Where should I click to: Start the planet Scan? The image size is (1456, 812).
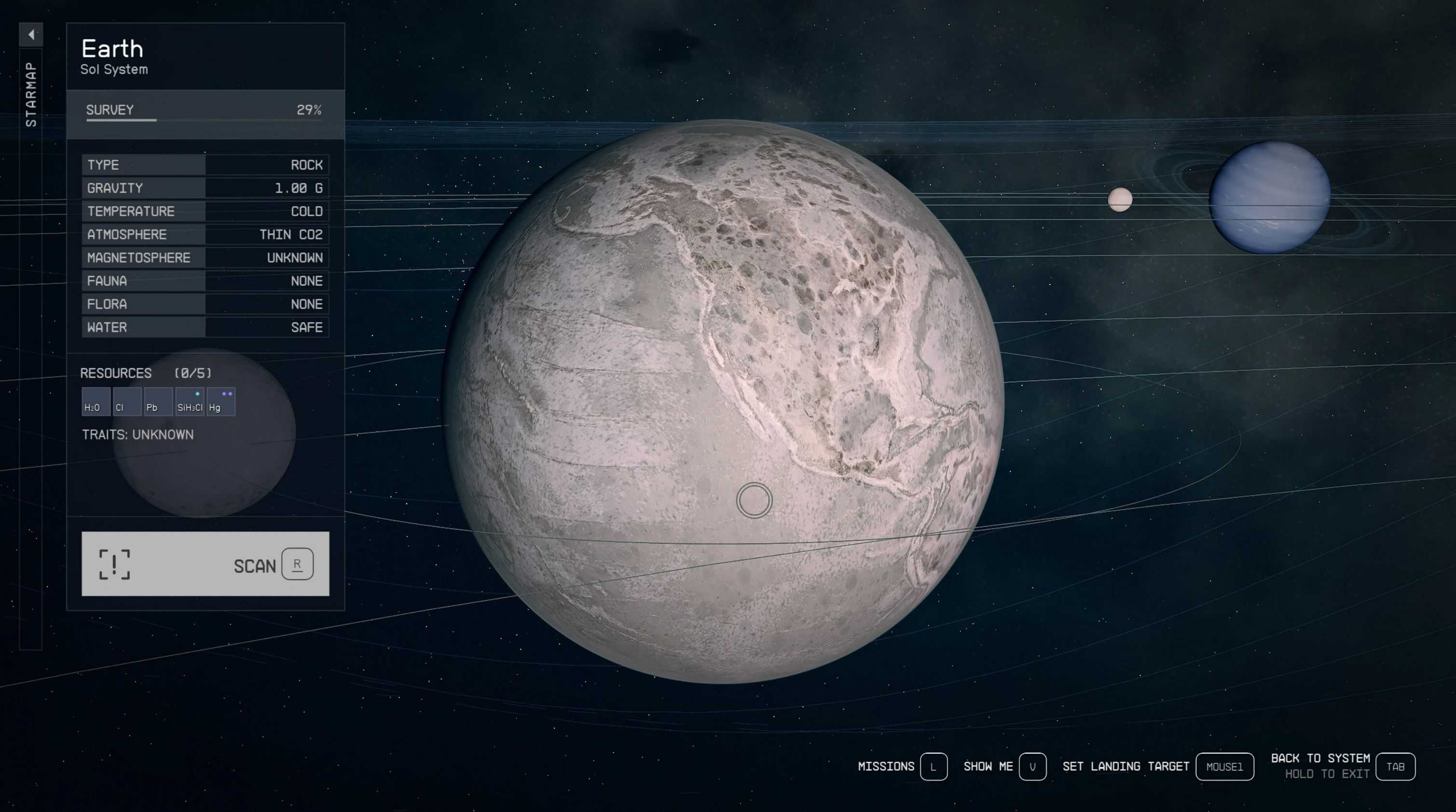(205, 564)
